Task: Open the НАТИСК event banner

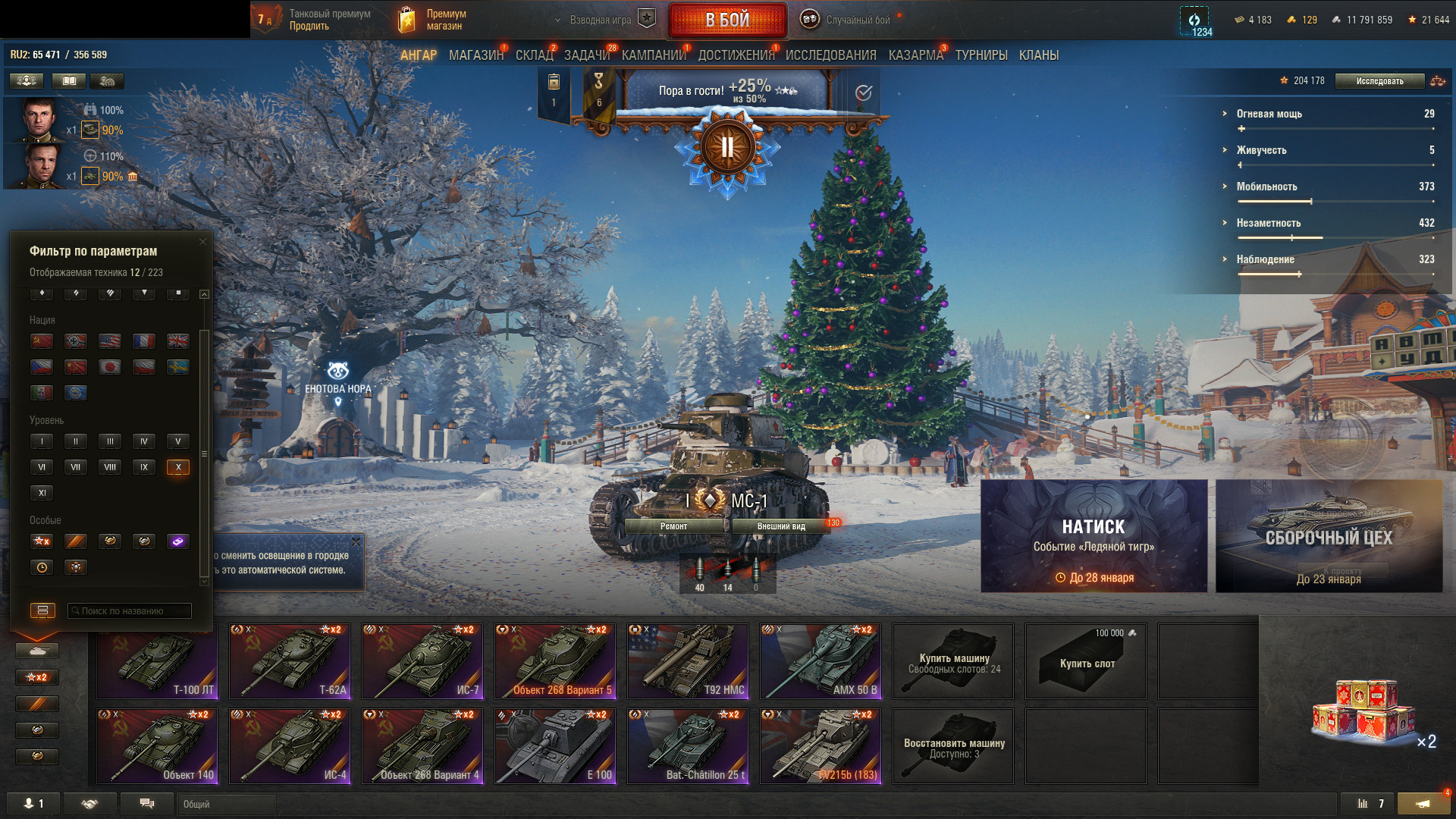Action: pos(1094,535)
